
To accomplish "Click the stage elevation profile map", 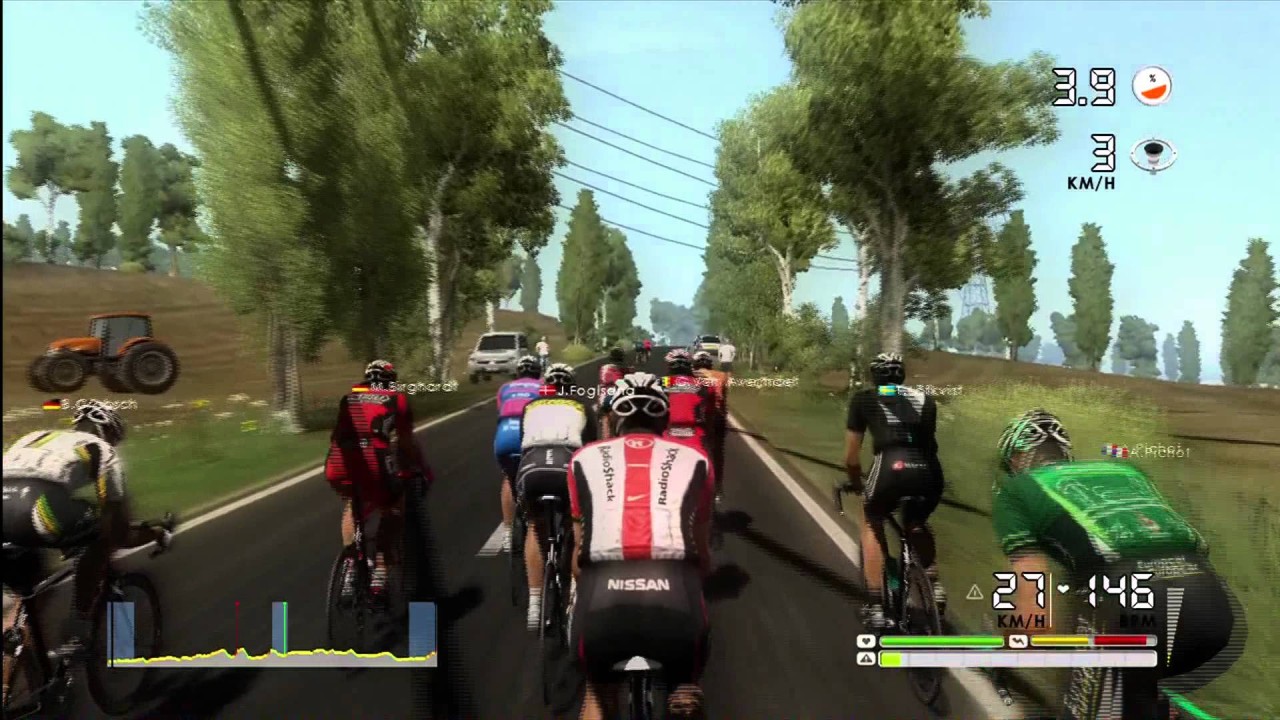I will (272, 633).
